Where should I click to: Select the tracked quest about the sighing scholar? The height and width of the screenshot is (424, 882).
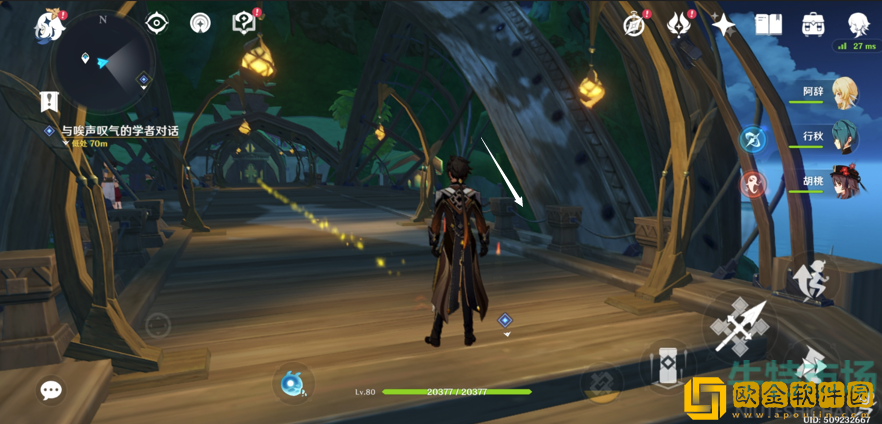point(118,131)
